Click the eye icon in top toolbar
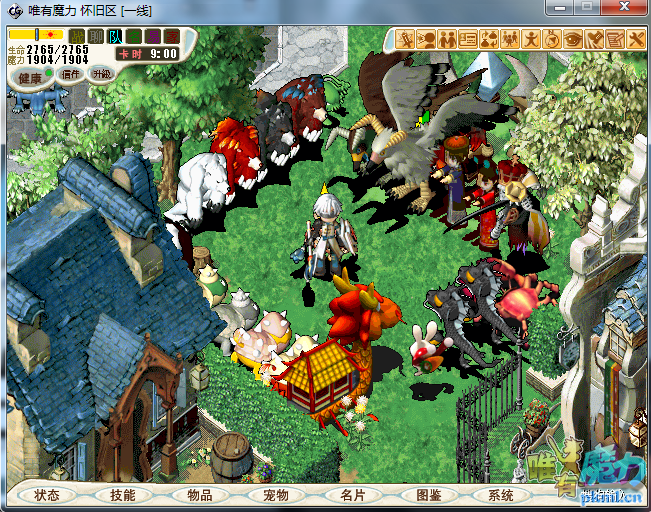Screen dimensions: 651x512 tap(572, 39)
